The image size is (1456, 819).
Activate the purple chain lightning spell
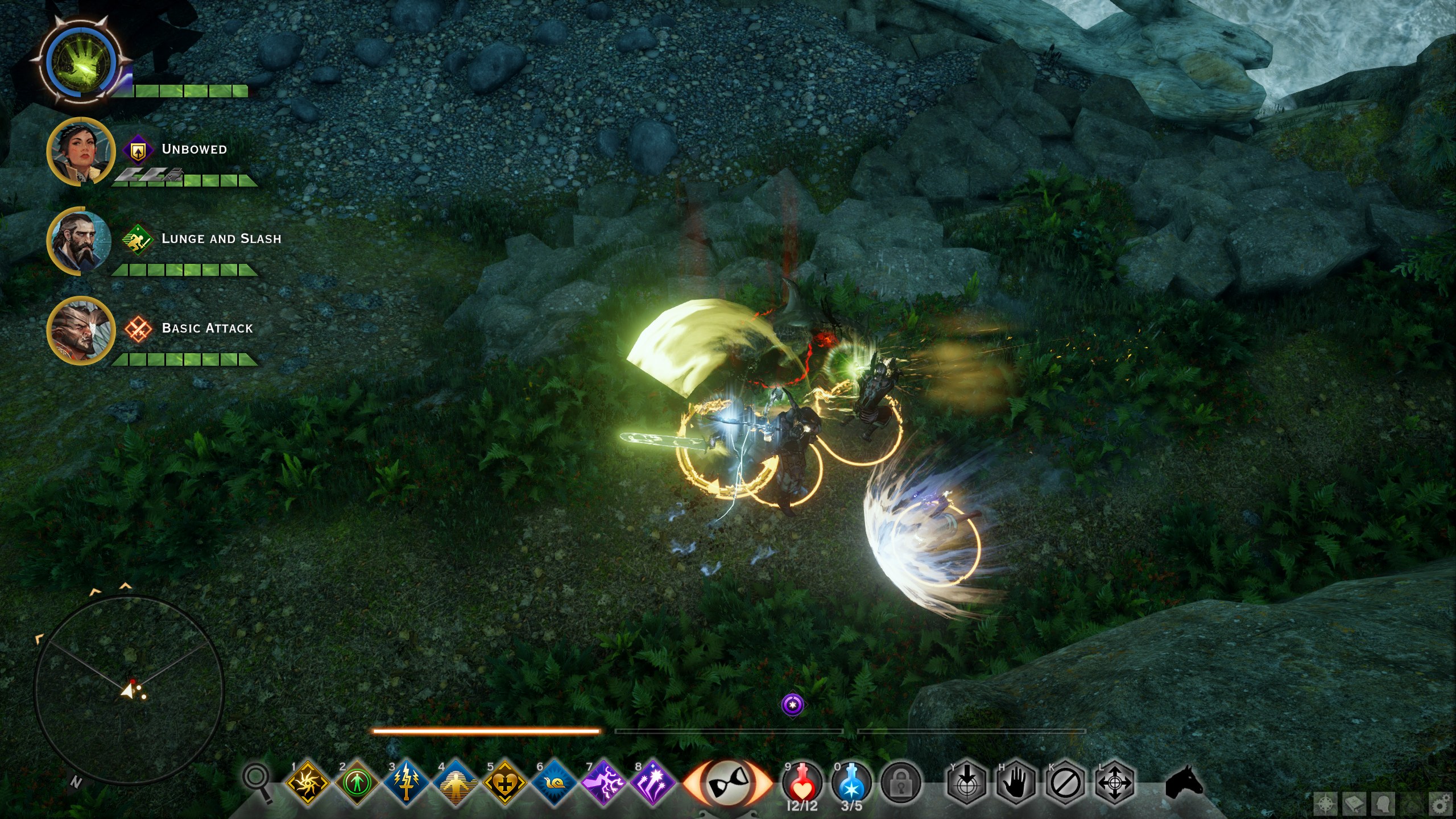603,783
